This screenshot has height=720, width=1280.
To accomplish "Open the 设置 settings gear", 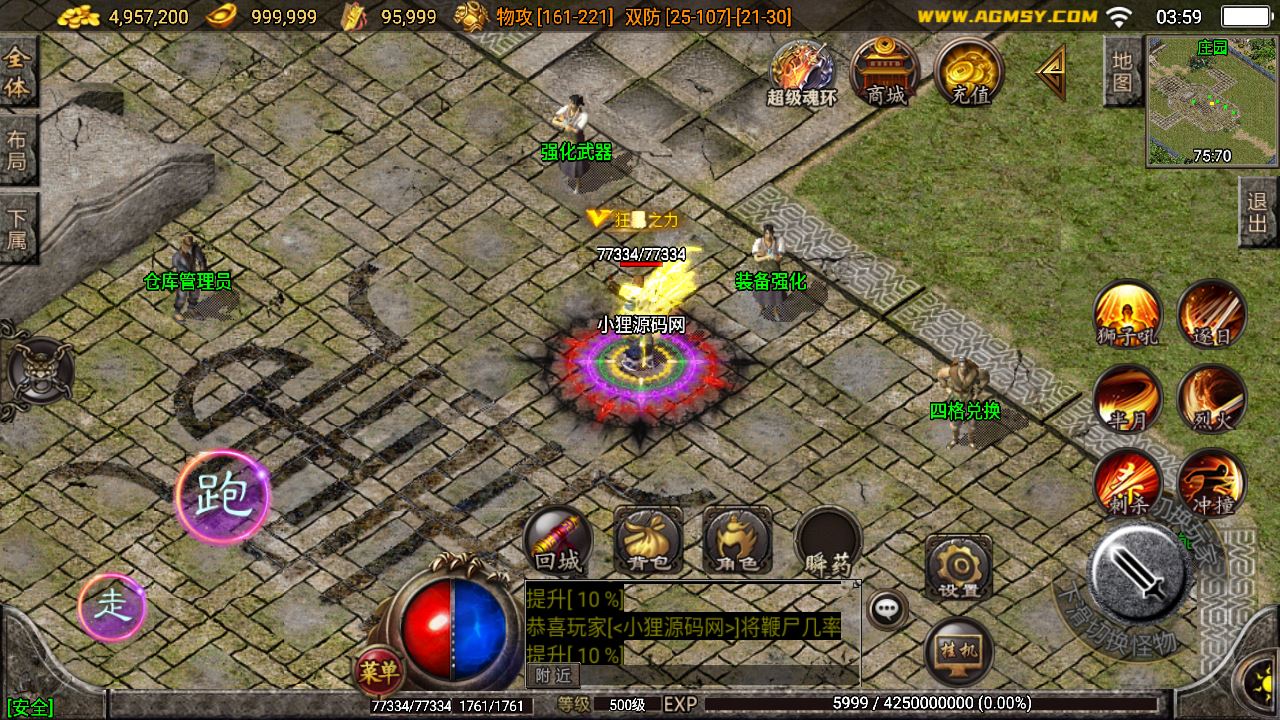I will tap(958, 567).
